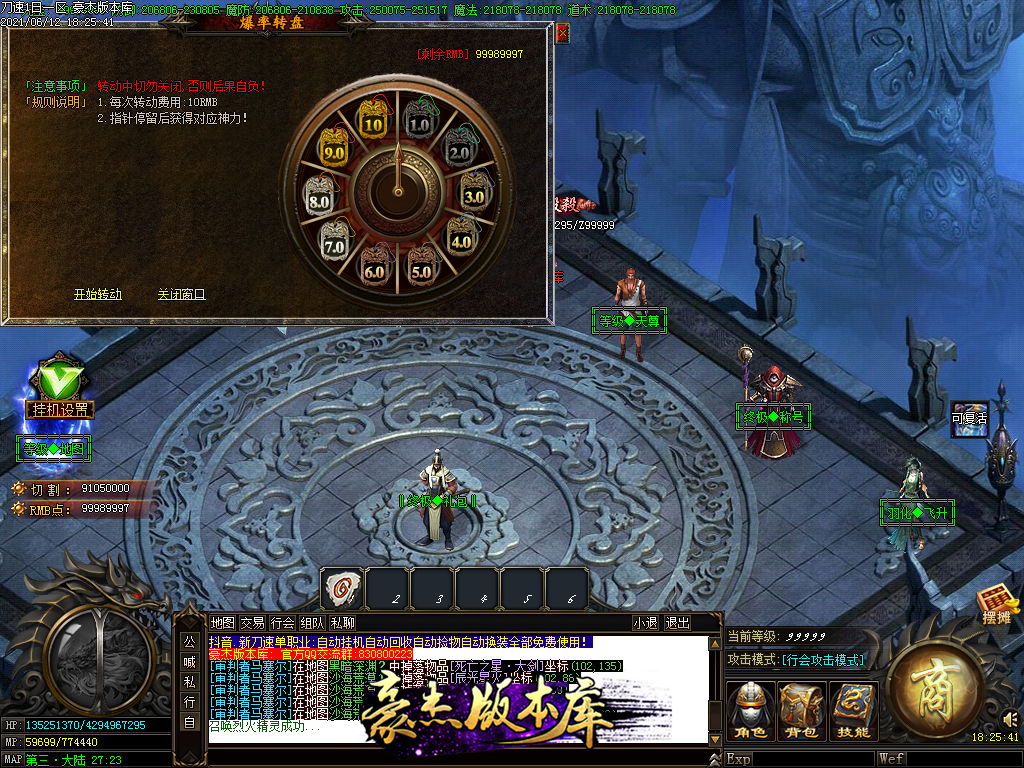The height and width of the screenshot is (768, 1024).
Task: Select the 组队 team chat tab
Action: click(x=313, y=622)
